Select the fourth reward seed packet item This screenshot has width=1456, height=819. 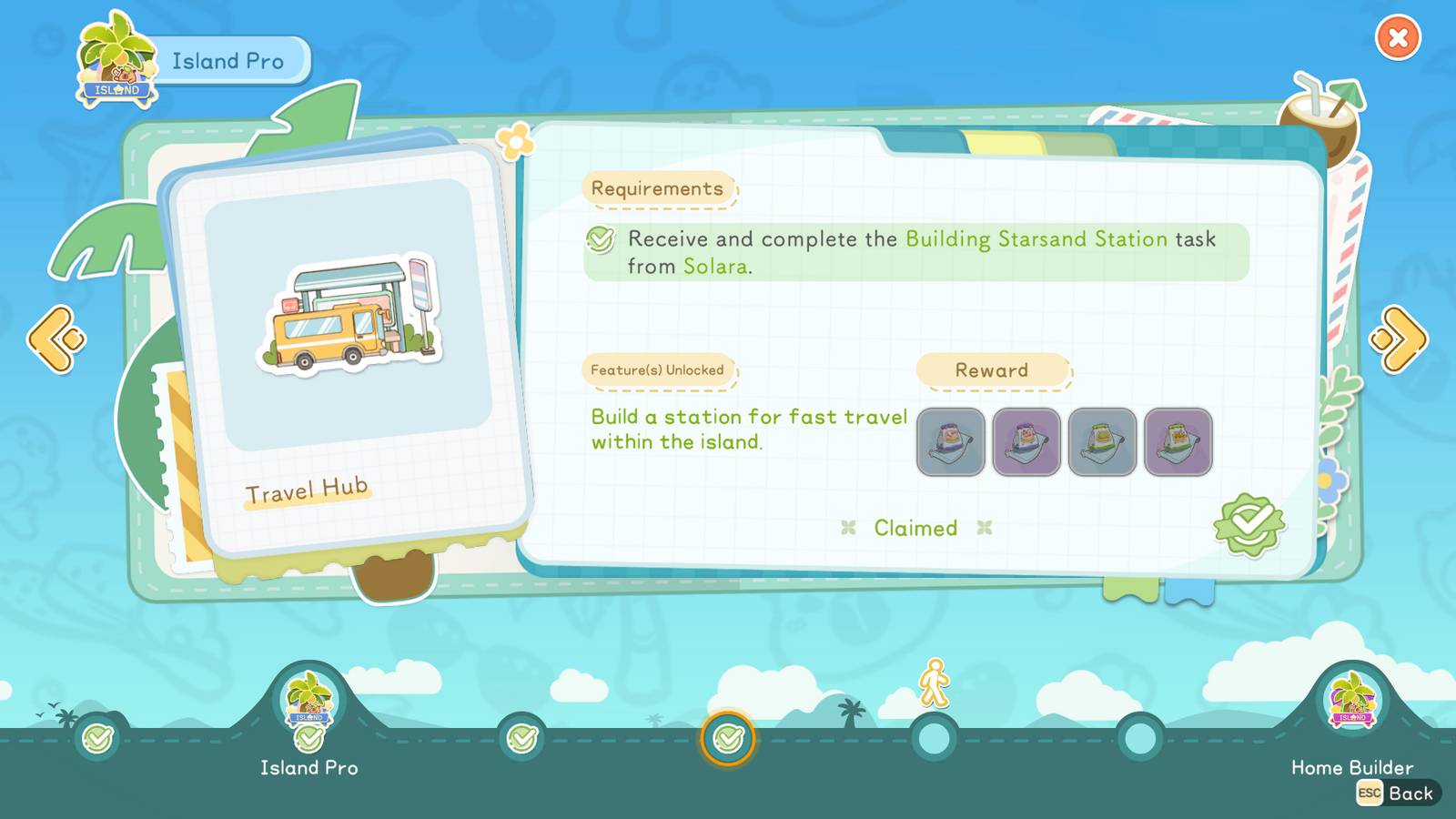tap(1178, 443)
